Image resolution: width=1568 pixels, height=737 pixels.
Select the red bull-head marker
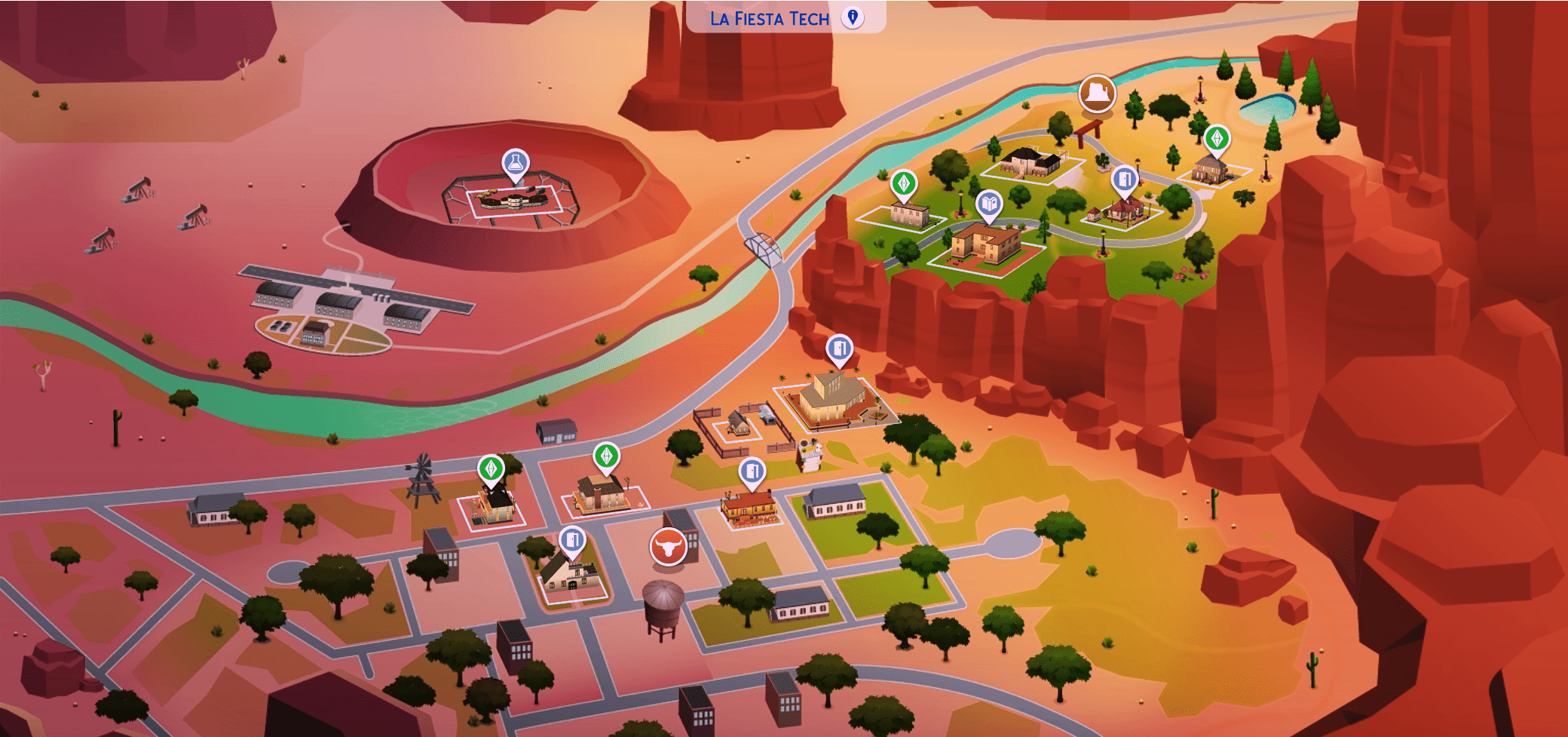[668, 546]
